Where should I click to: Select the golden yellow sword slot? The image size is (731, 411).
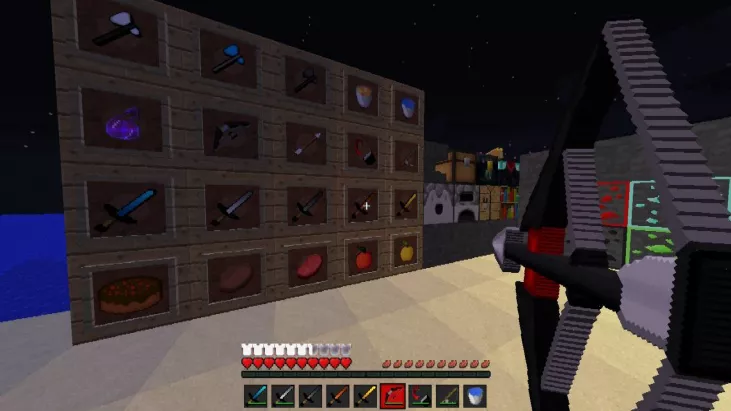364,396
